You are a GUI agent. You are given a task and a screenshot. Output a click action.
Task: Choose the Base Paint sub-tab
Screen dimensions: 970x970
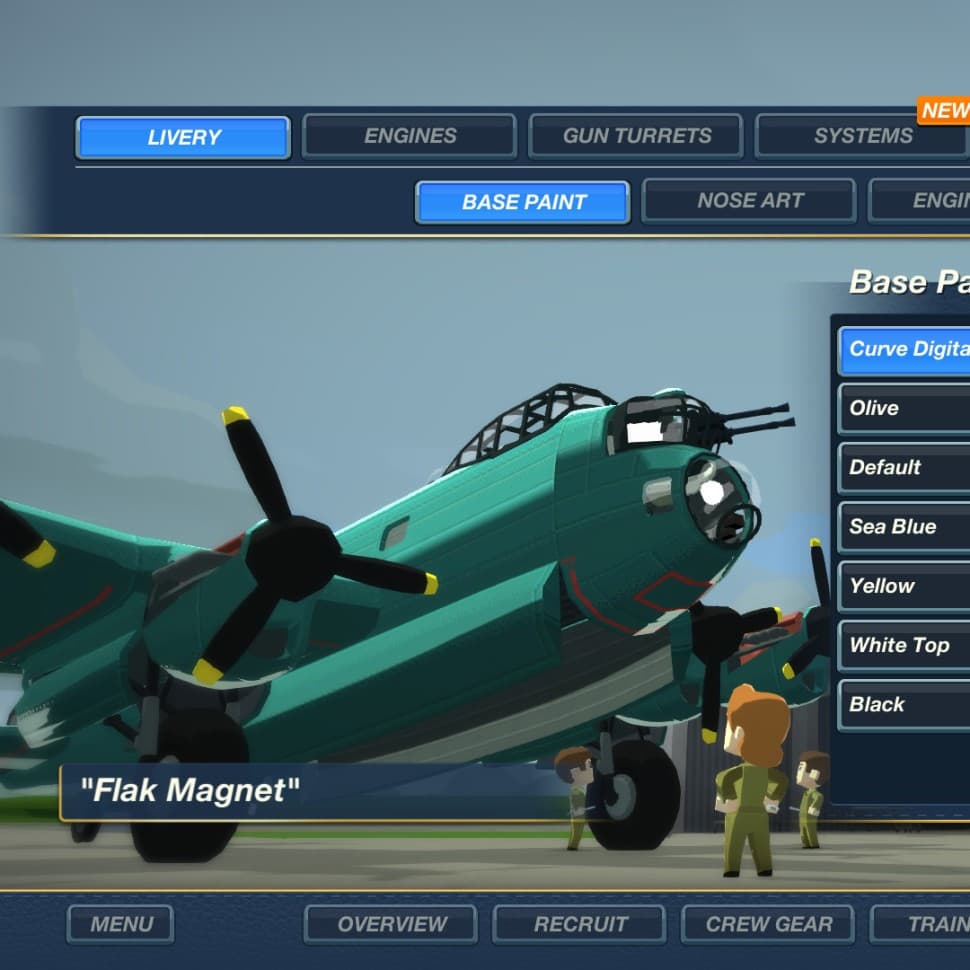523,202
